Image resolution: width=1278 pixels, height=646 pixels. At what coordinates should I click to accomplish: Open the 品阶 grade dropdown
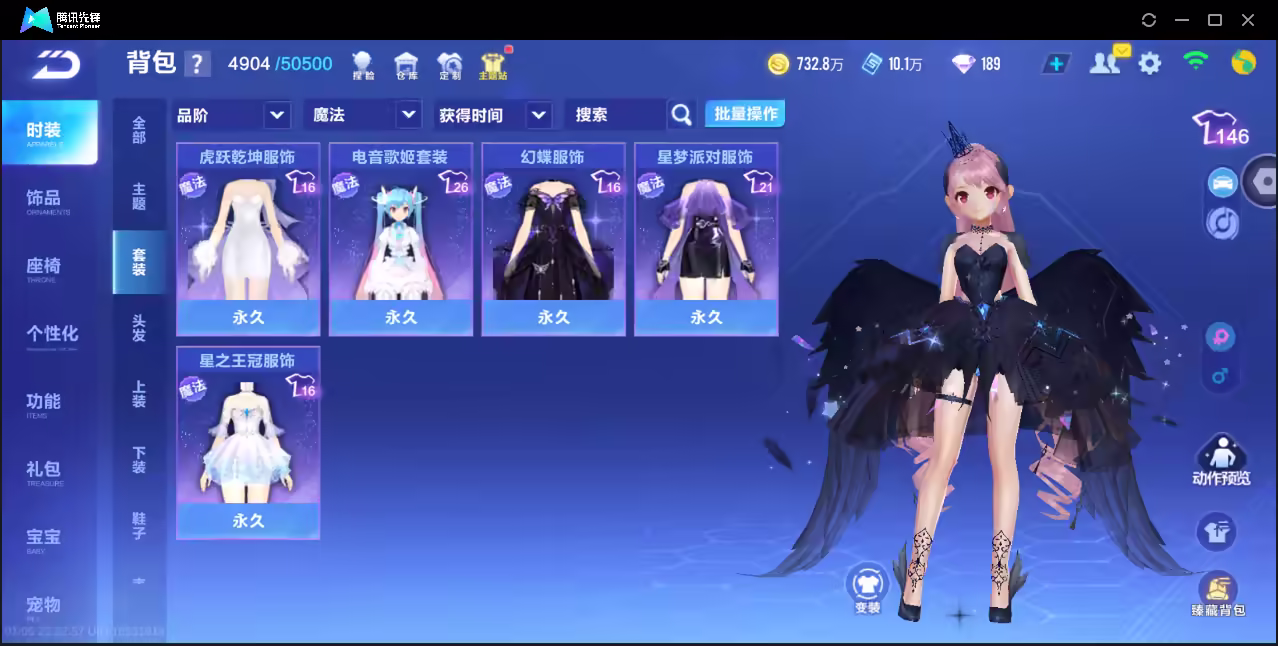click(232, 115)
